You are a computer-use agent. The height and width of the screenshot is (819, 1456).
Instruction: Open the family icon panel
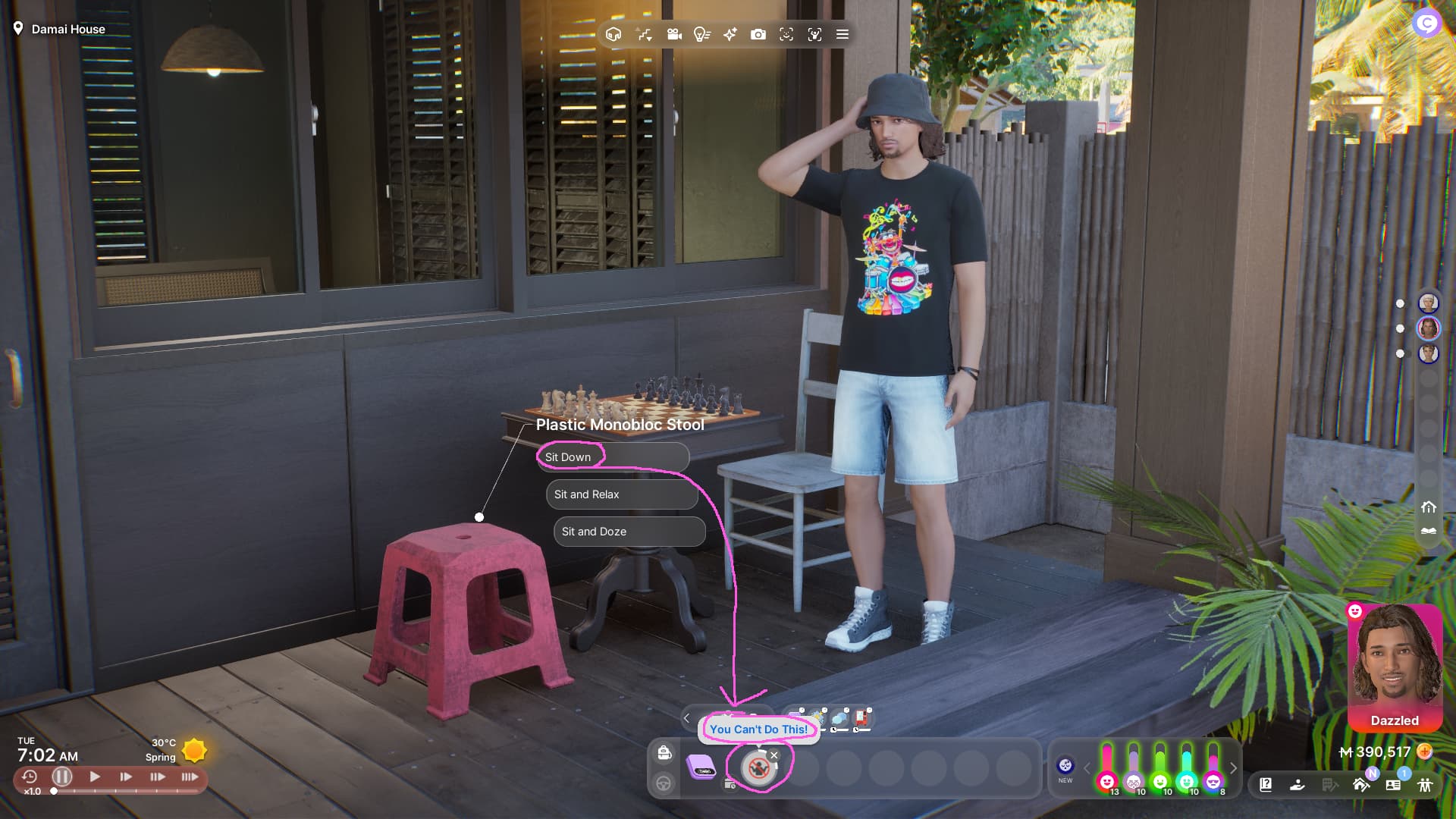pos(1425,785)
